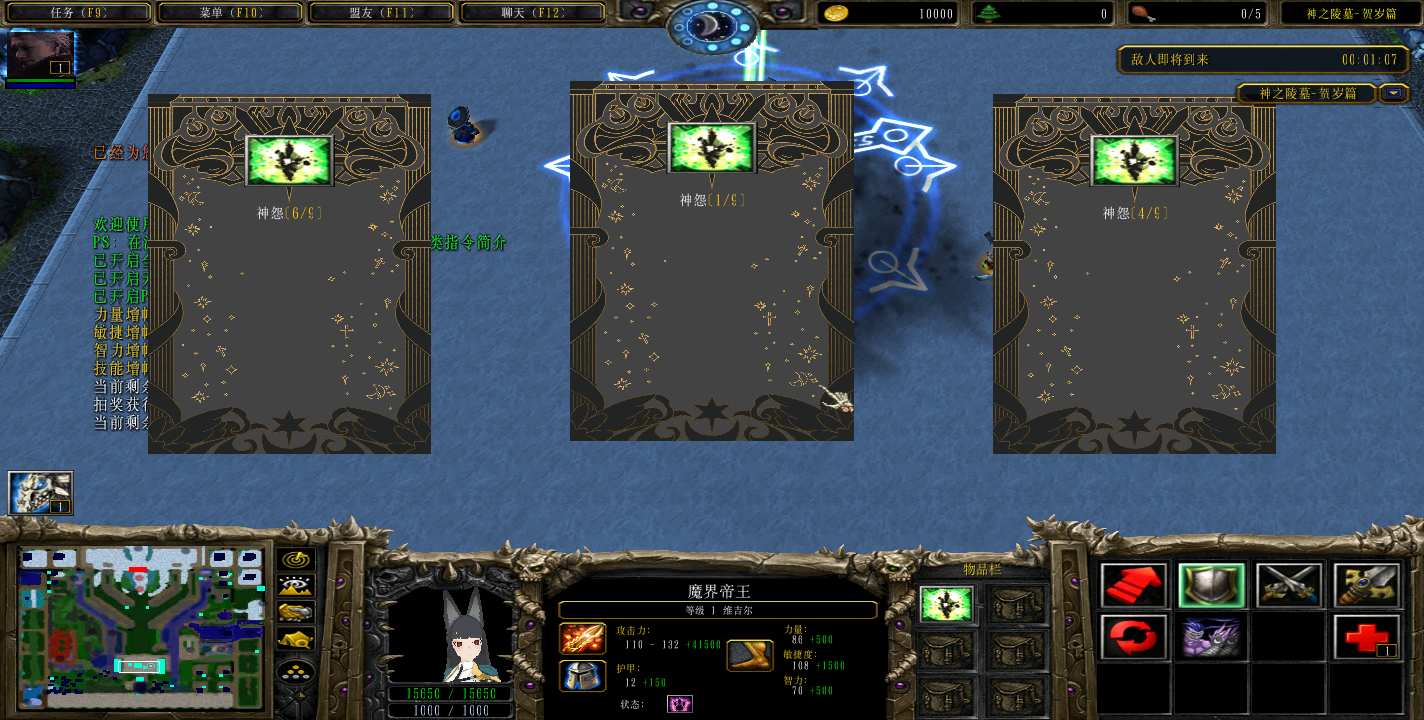Open the 盟友 (F11) allies menu
The image size is (1424, 720).
(381, 13)
